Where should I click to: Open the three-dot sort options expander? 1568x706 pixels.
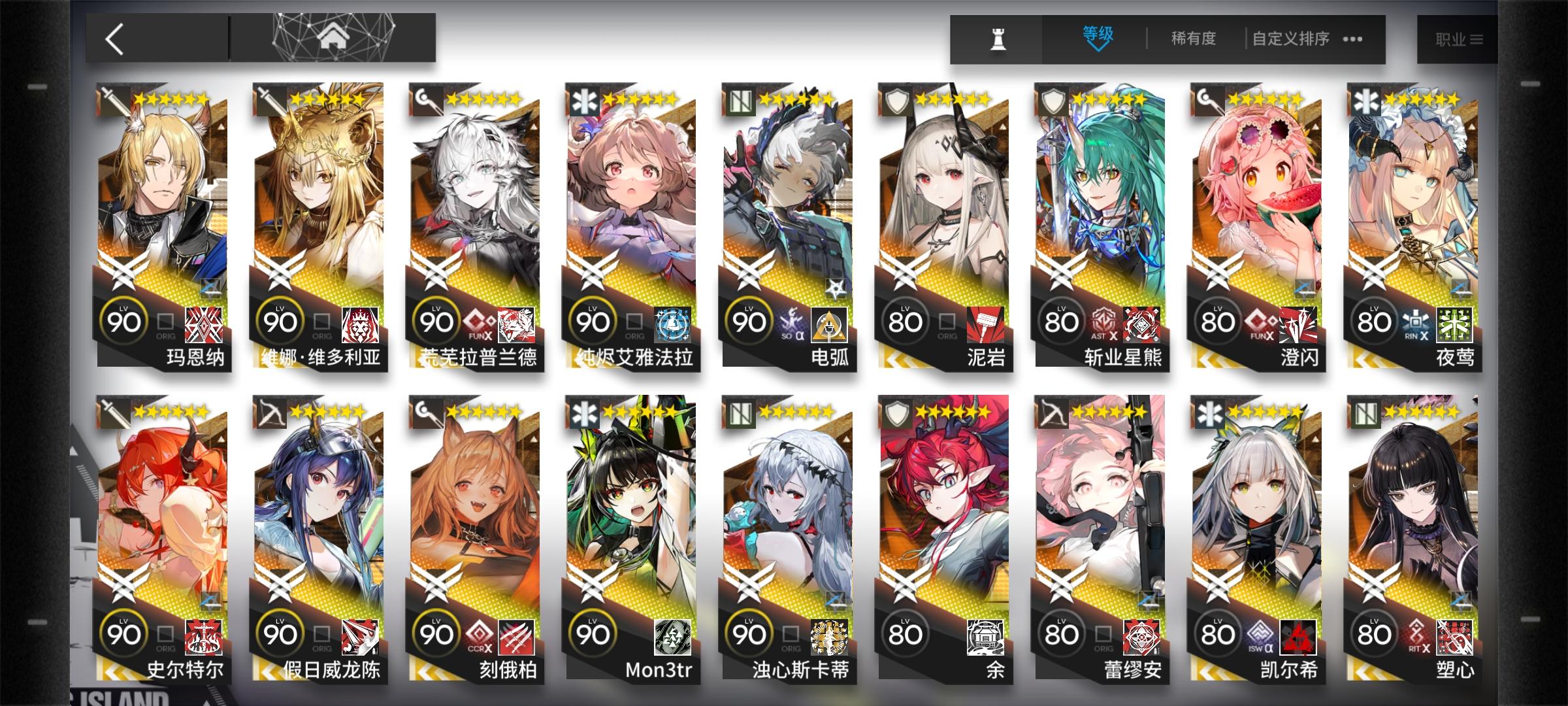click(1354, 39)
